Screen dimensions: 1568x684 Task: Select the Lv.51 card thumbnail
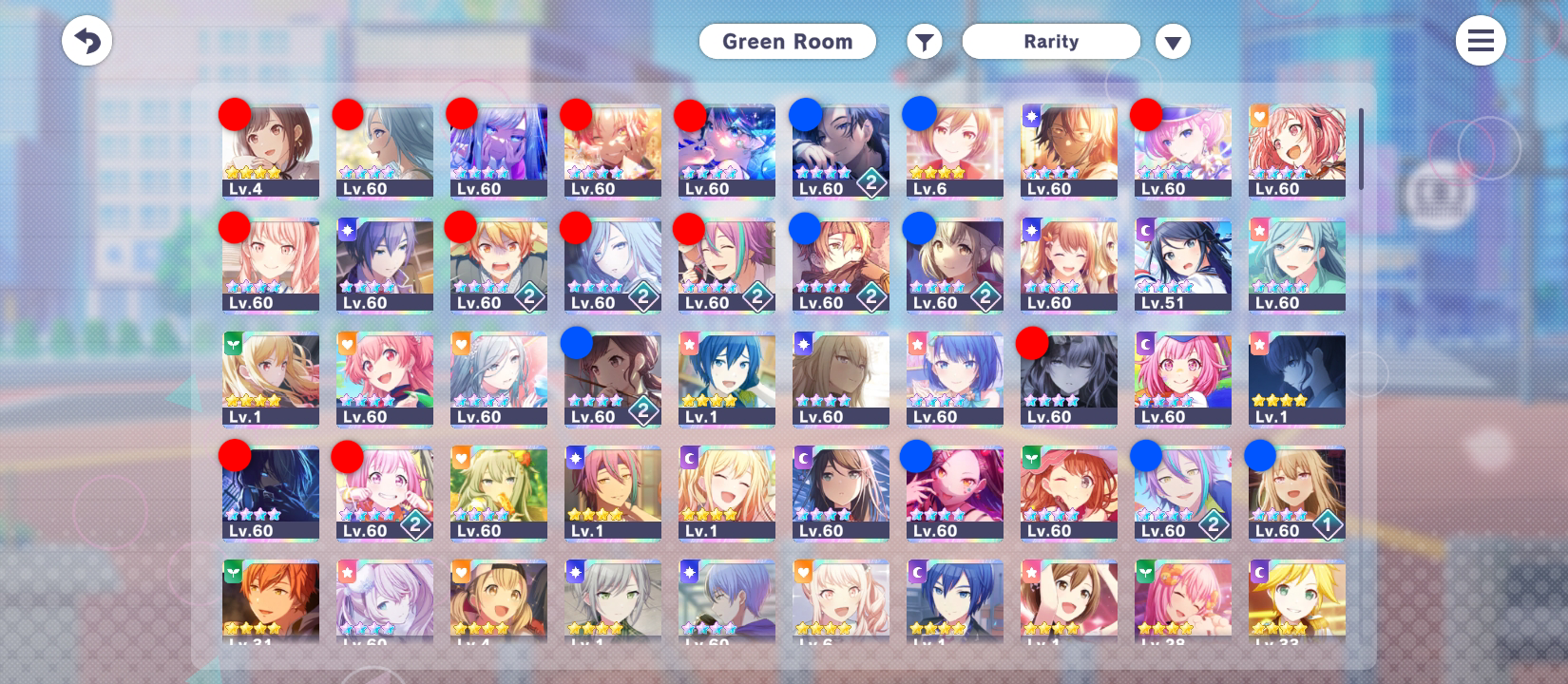pos(1181,264)
